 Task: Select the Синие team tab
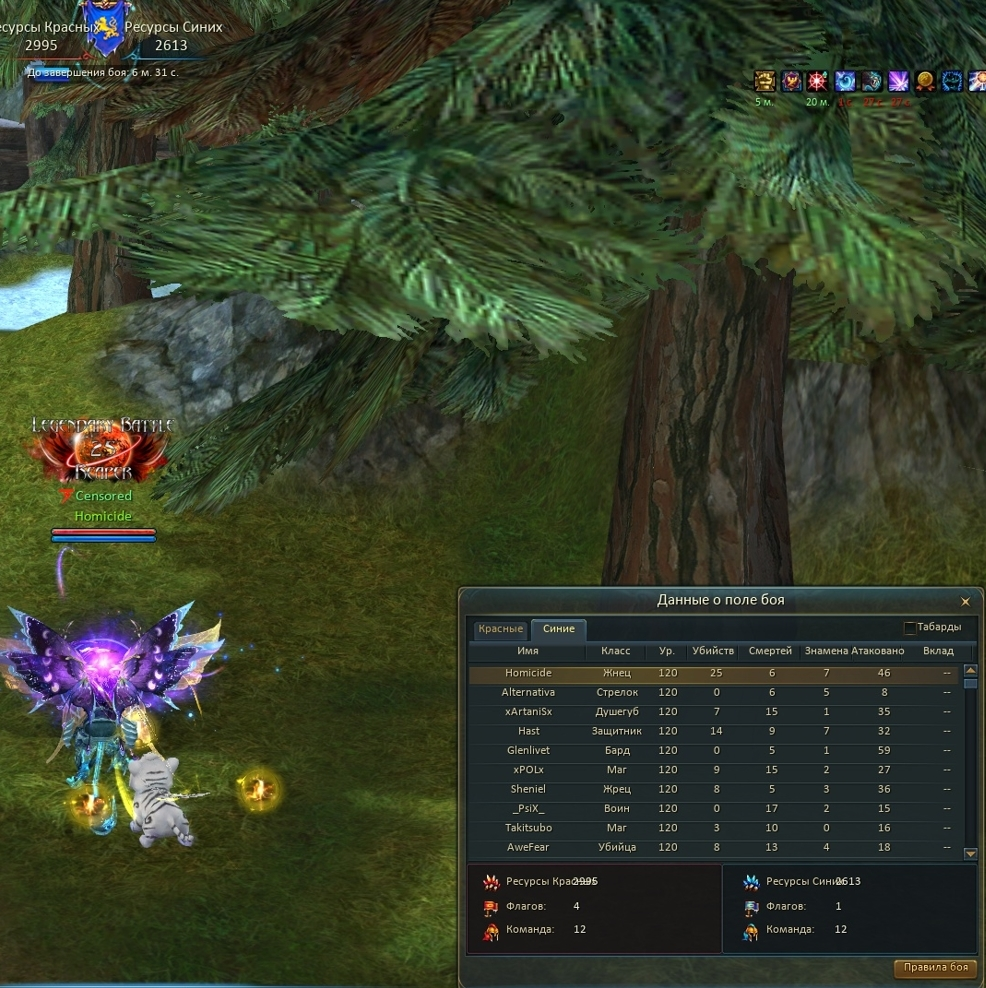(x=558, y=629)
